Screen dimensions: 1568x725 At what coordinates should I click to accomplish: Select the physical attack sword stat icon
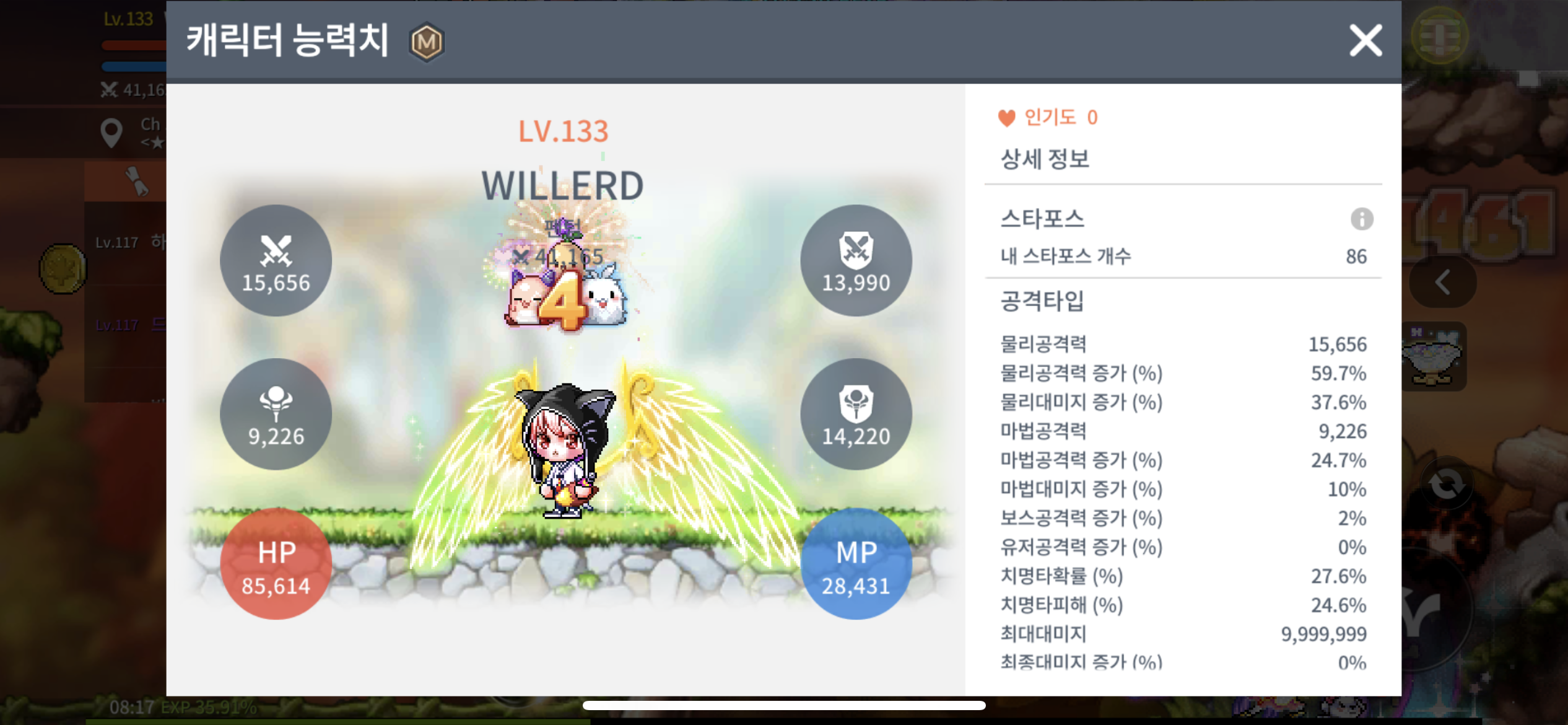276,260
